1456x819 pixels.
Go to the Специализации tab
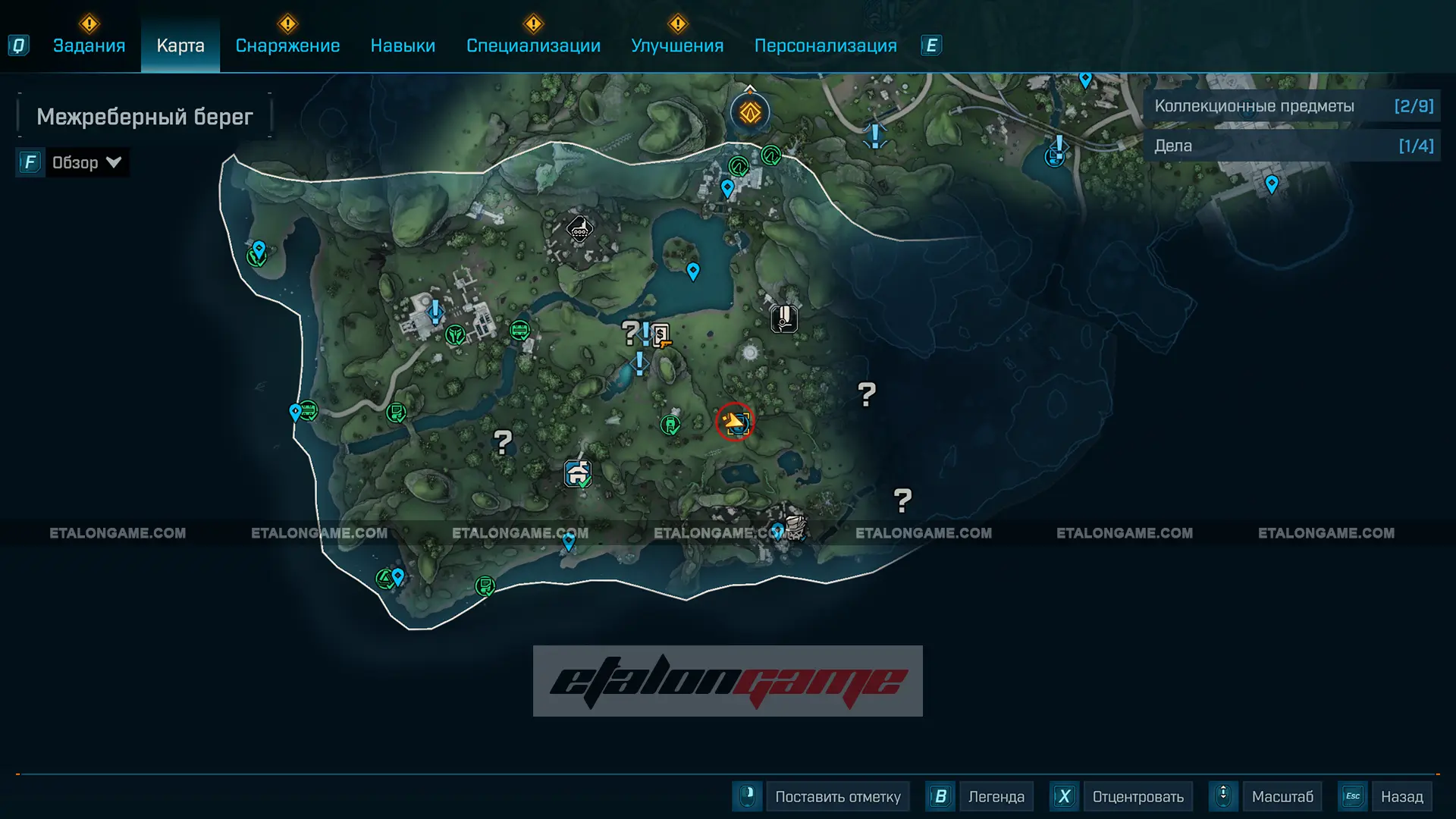(533, 45)
